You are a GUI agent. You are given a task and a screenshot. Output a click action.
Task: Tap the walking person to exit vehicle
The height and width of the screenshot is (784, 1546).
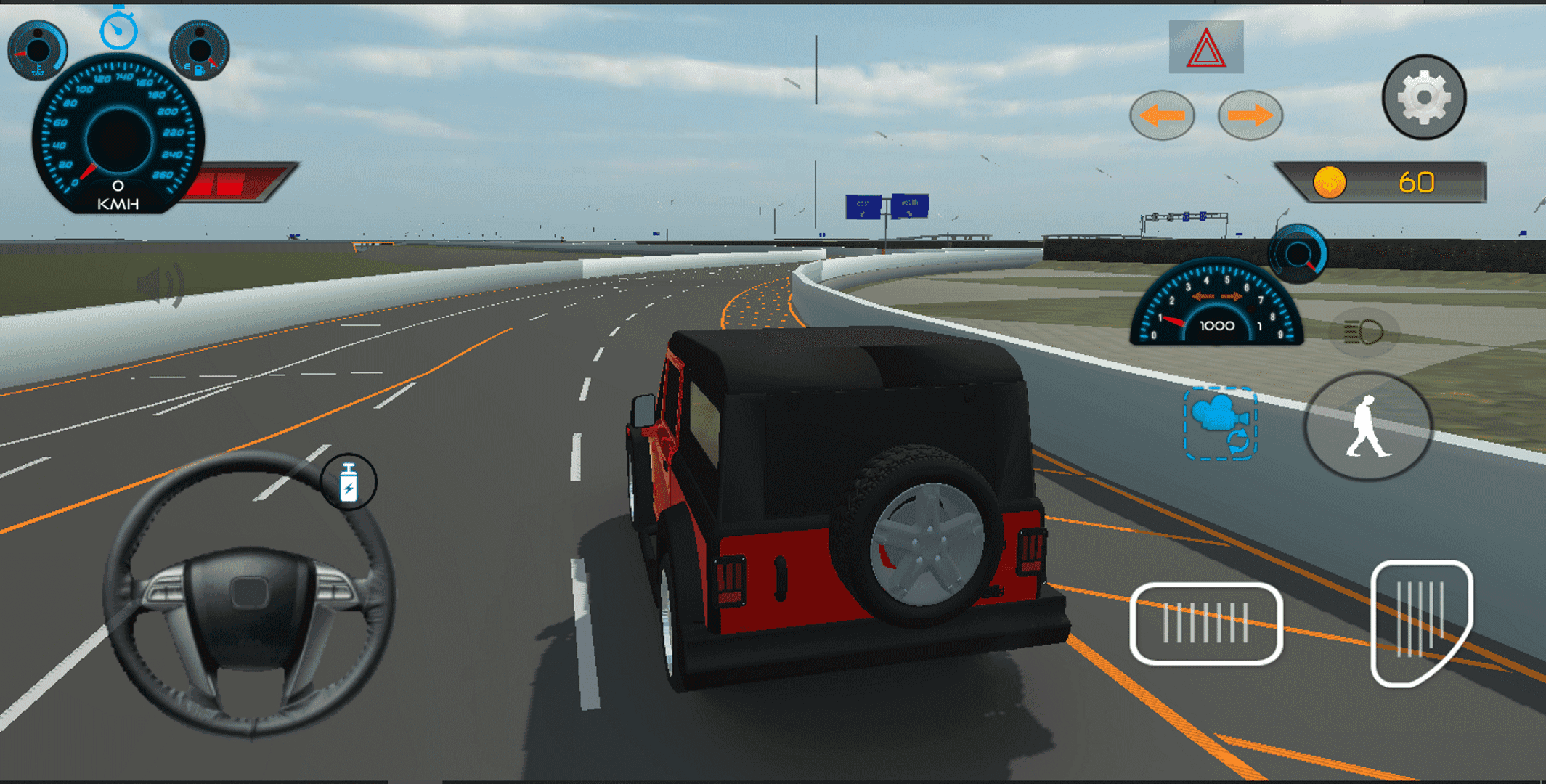(x=1368, y=427)
